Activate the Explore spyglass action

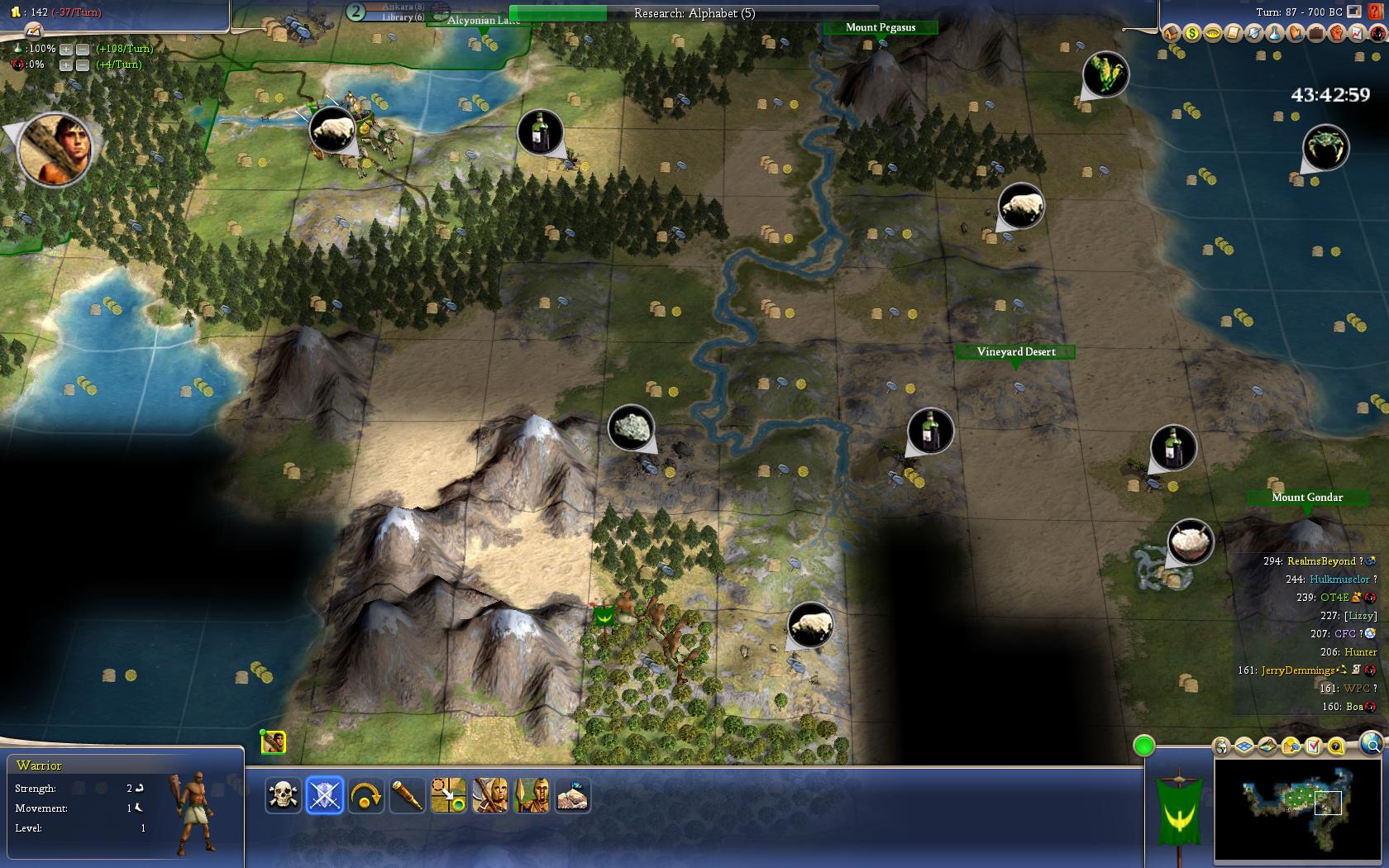(x=408, y=795)
